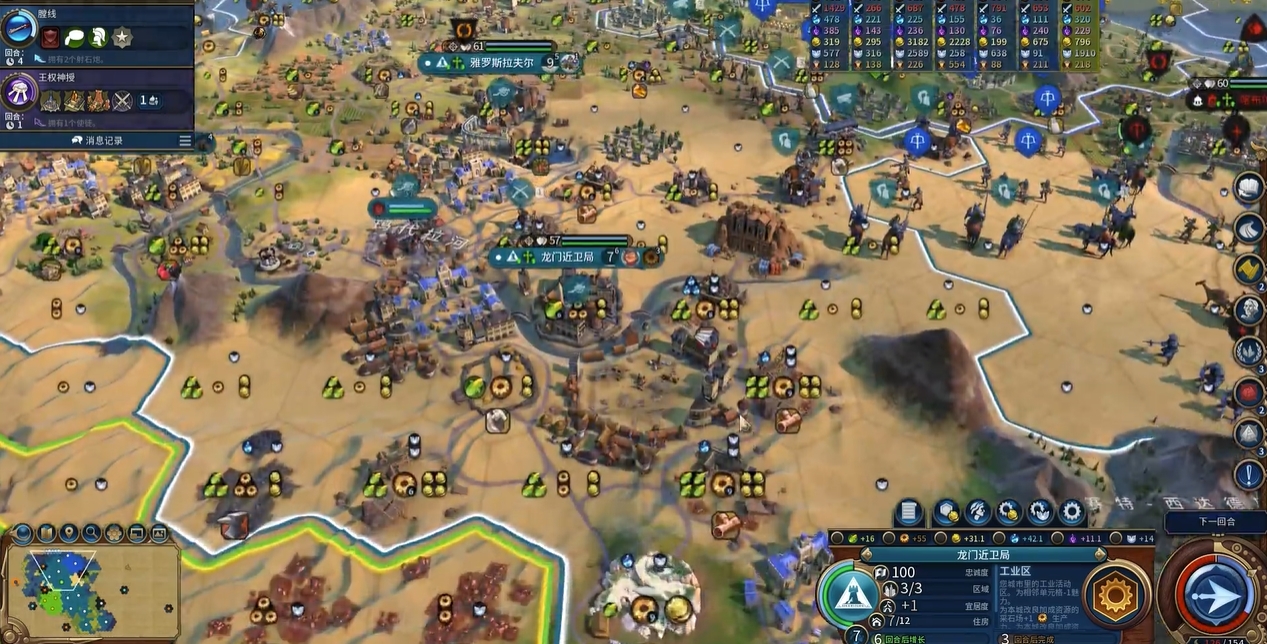Open purchase with gold production button

point(1009,513)
